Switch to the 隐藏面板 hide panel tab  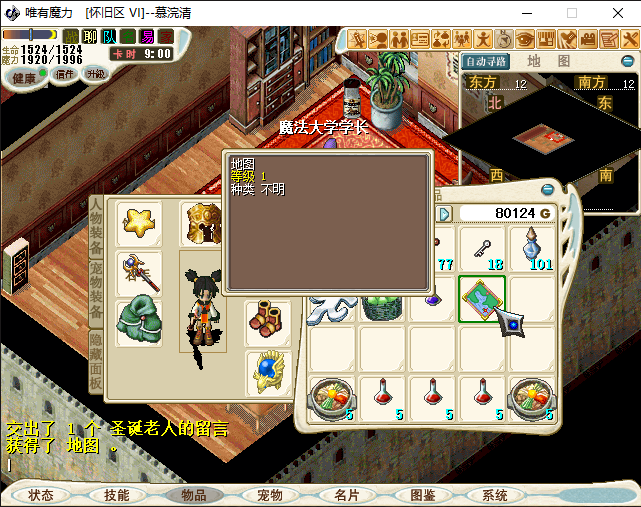point(96,361)
